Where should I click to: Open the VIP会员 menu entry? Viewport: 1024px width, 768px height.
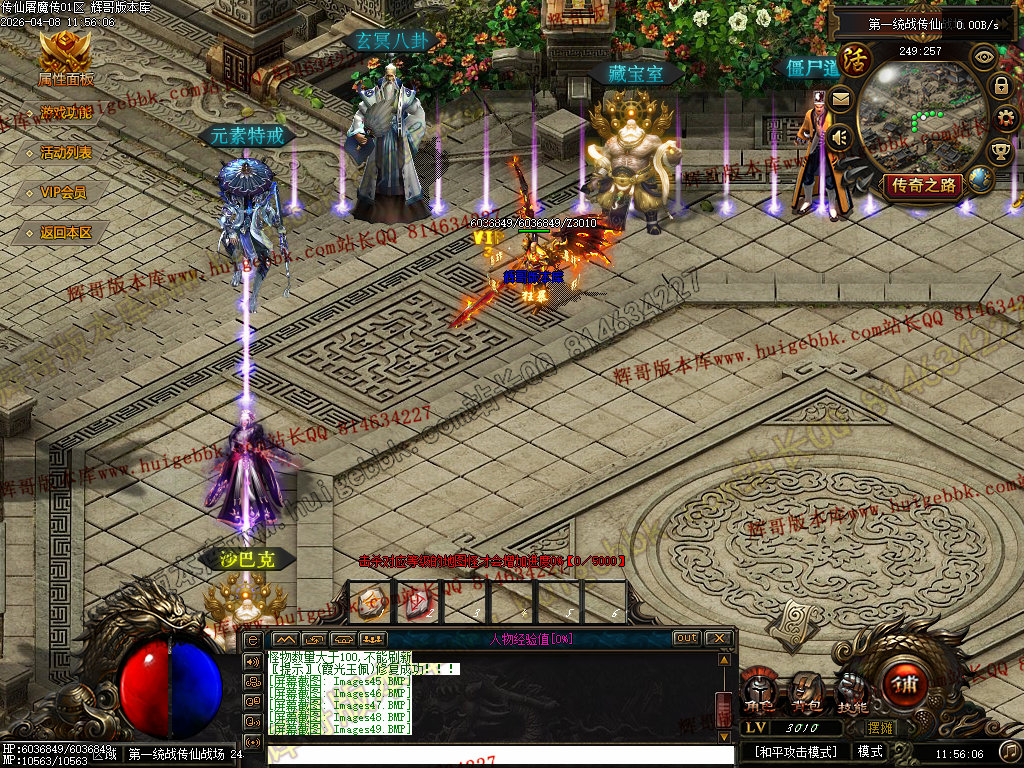(x=63, y=193)
